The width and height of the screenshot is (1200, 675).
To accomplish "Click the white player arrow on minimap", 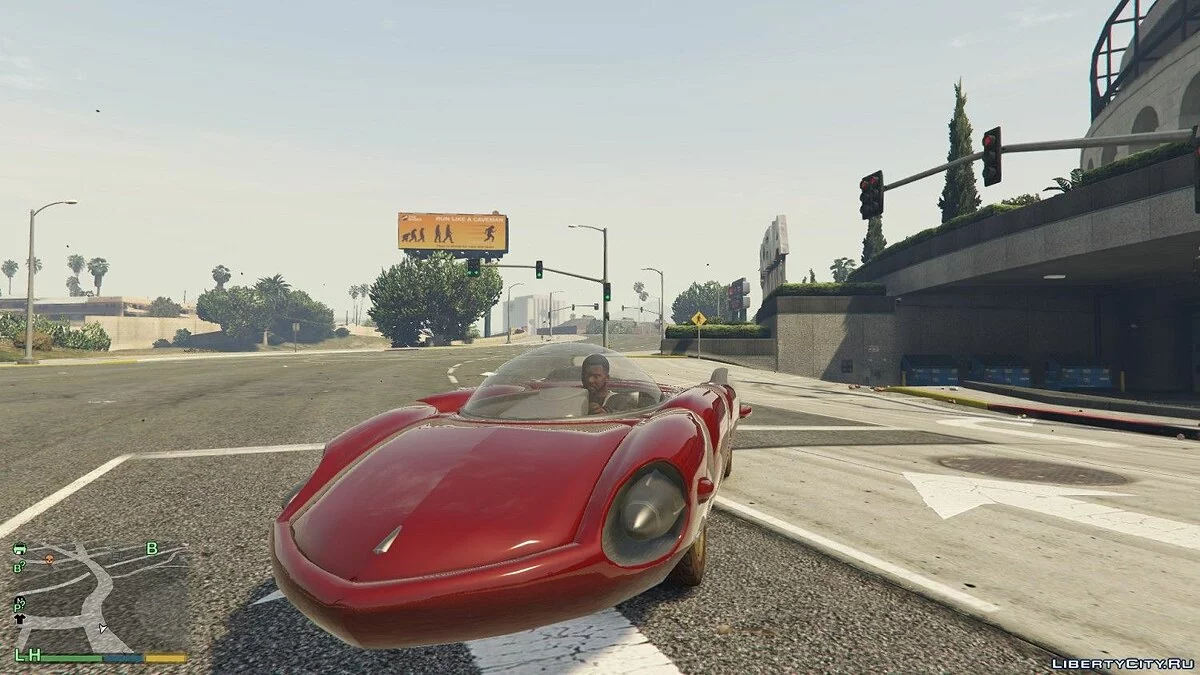I will (103, 628).
